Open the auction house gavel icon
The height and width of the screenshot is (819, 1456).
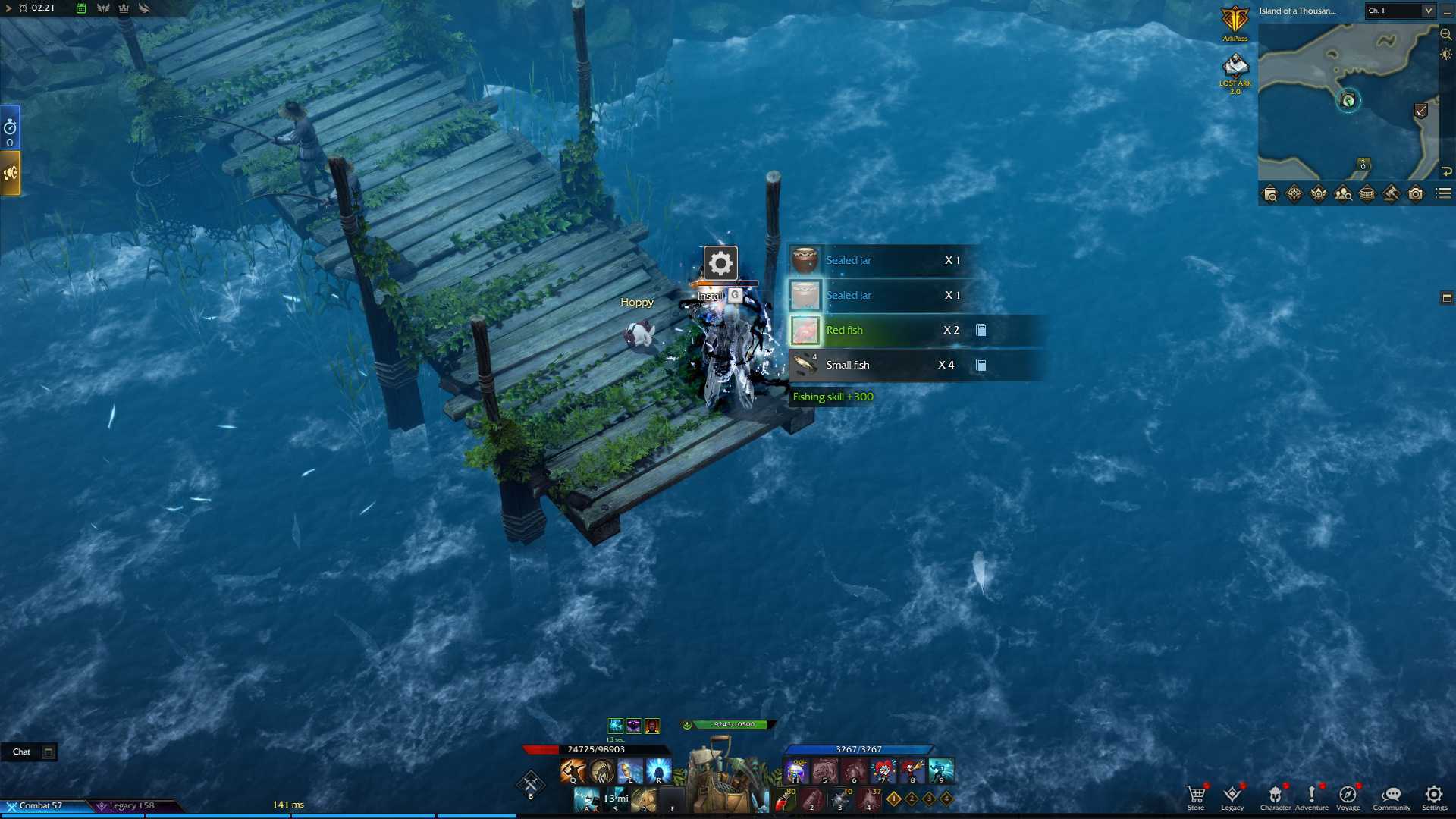(x=1391, y=194)
